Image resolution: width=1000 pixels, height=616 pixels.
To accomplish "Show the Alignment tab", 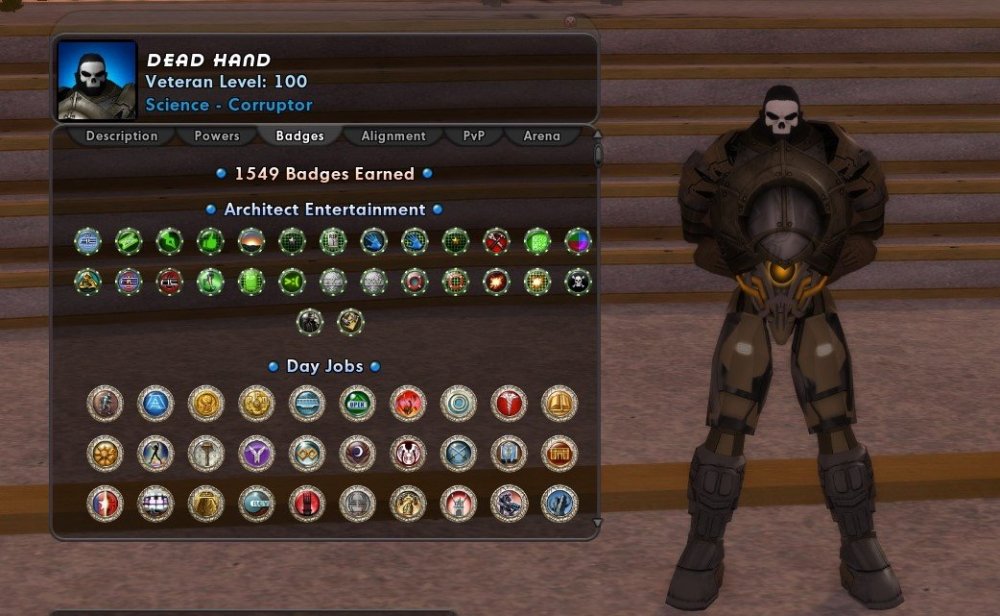I will point(393,136).
